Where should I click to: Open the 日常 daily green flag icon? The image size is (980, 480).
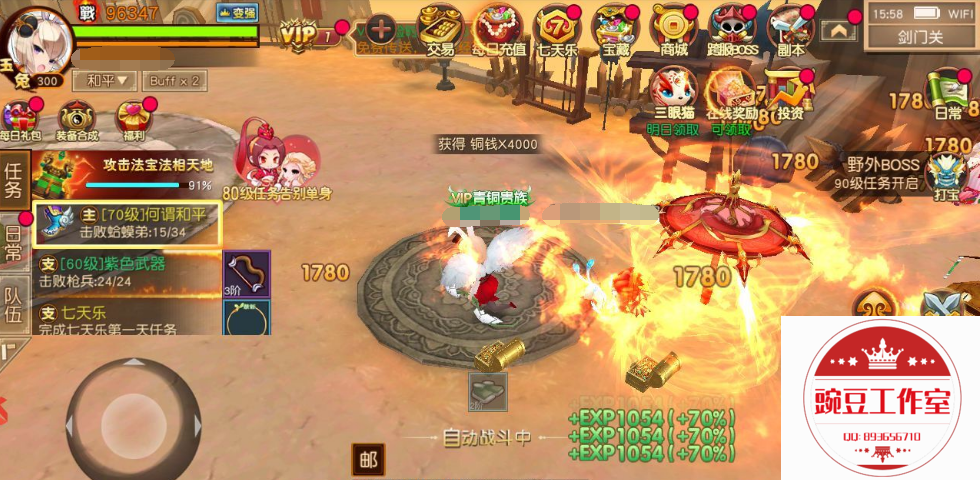coord(948,93)
